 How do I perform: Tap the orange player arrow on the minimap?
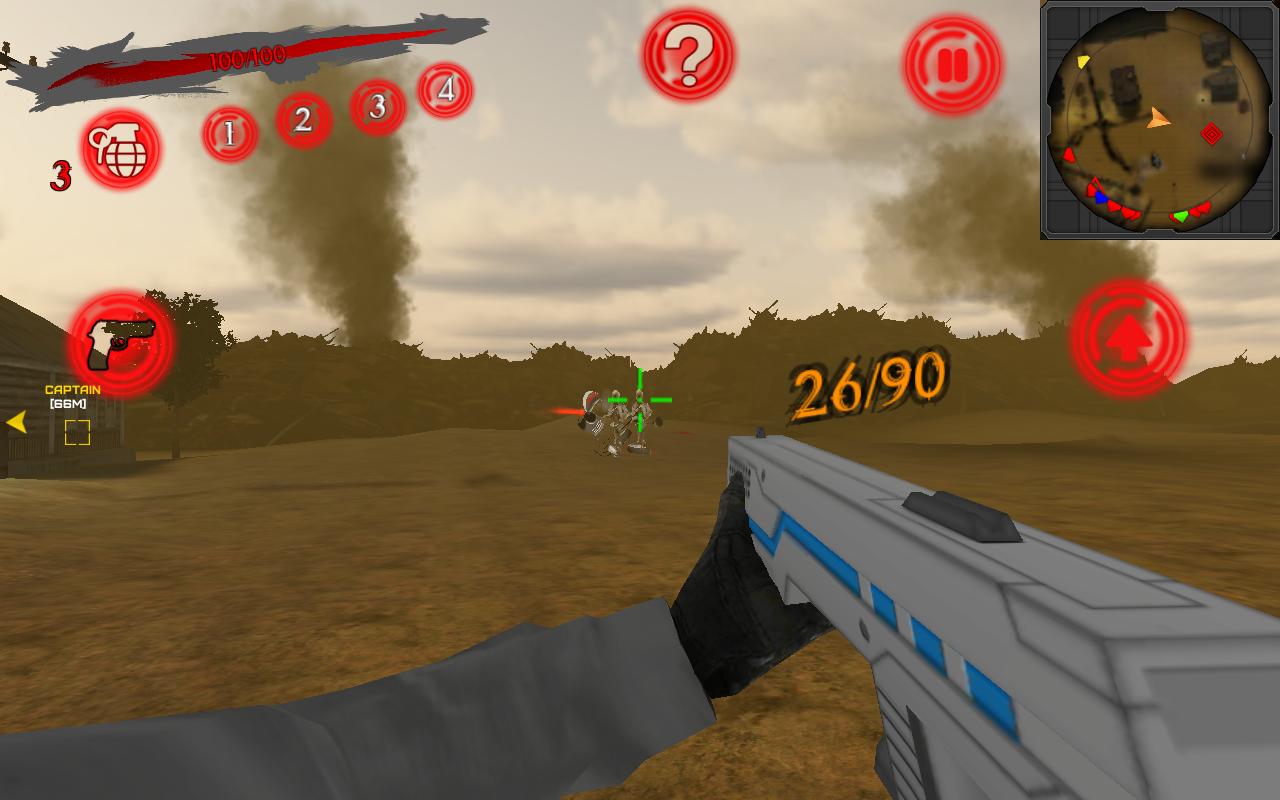pos(1156,118)
